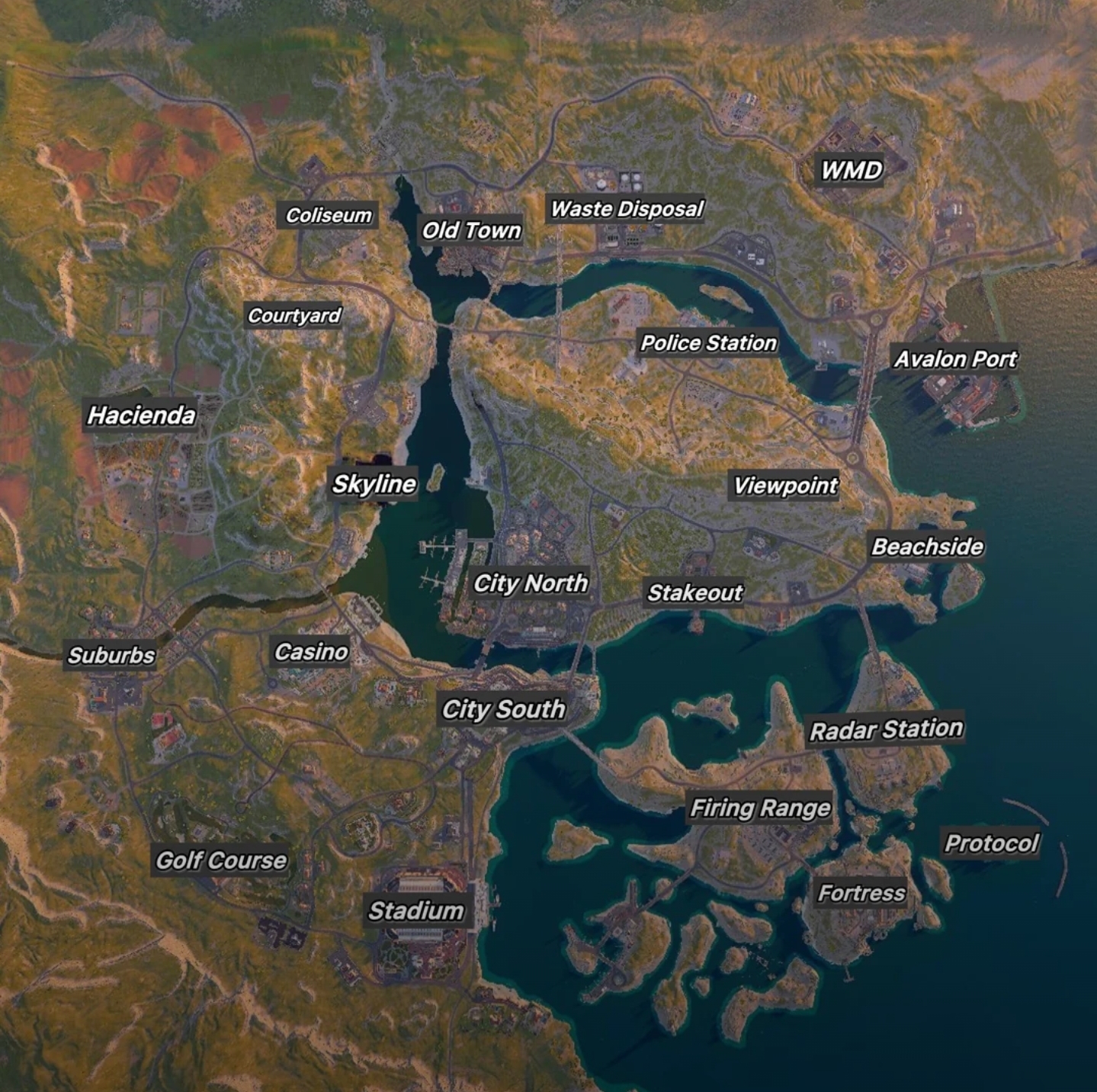
Task: Select the Police Station map label
Action: click(708, 343)
